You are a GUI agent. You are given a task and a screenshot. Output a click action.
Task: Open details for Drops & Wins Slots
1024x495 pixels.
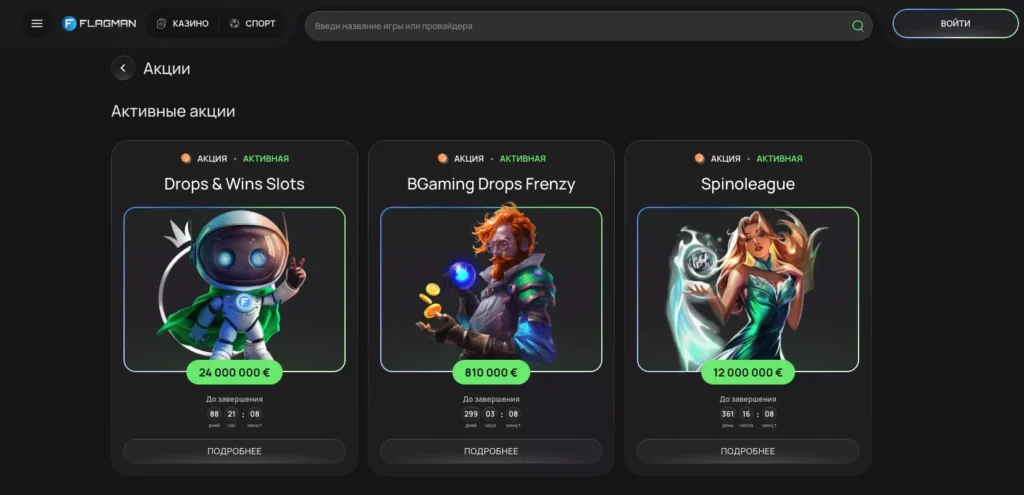point(234,451)
